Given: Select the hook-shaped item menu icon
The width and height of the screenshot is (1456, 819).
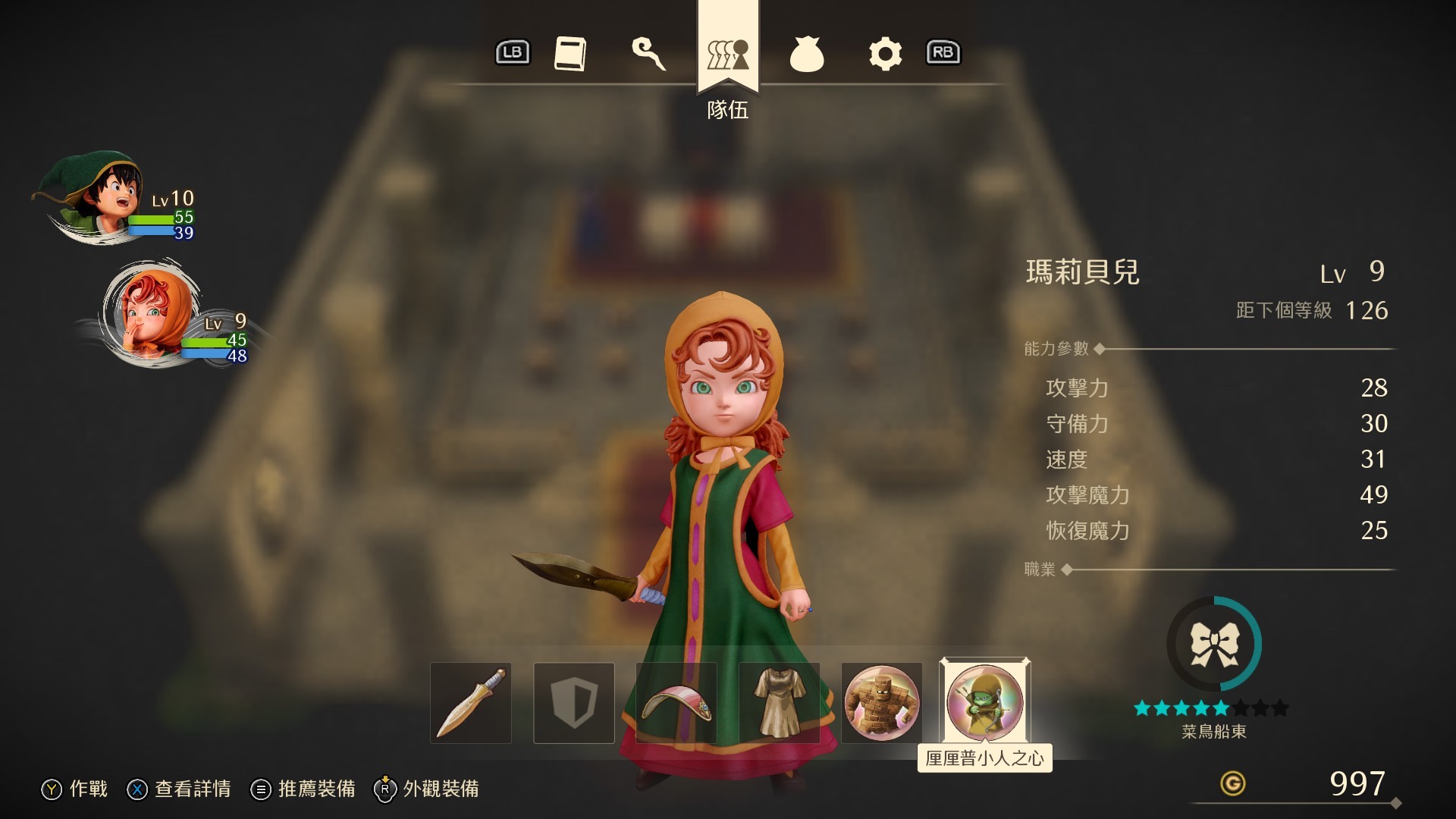Looking at the screenshot, I should (651, 53).
